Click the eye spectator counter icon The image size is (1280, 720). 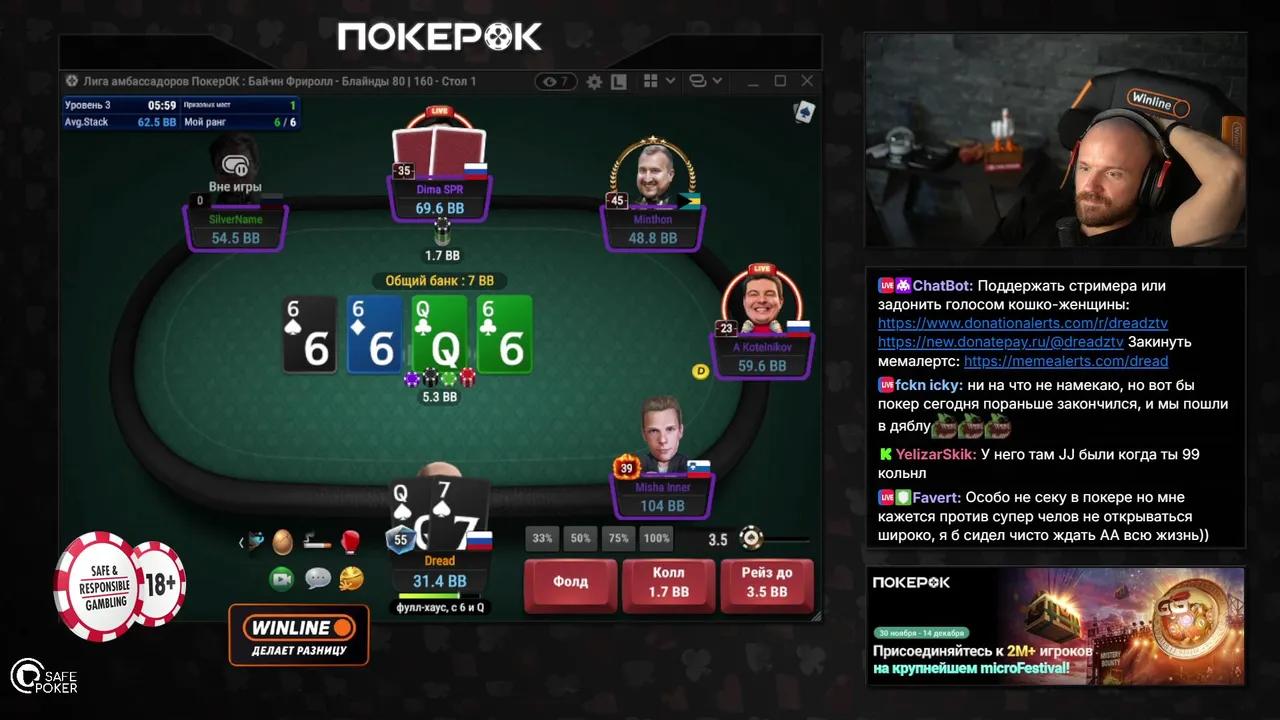pos(554,81)
